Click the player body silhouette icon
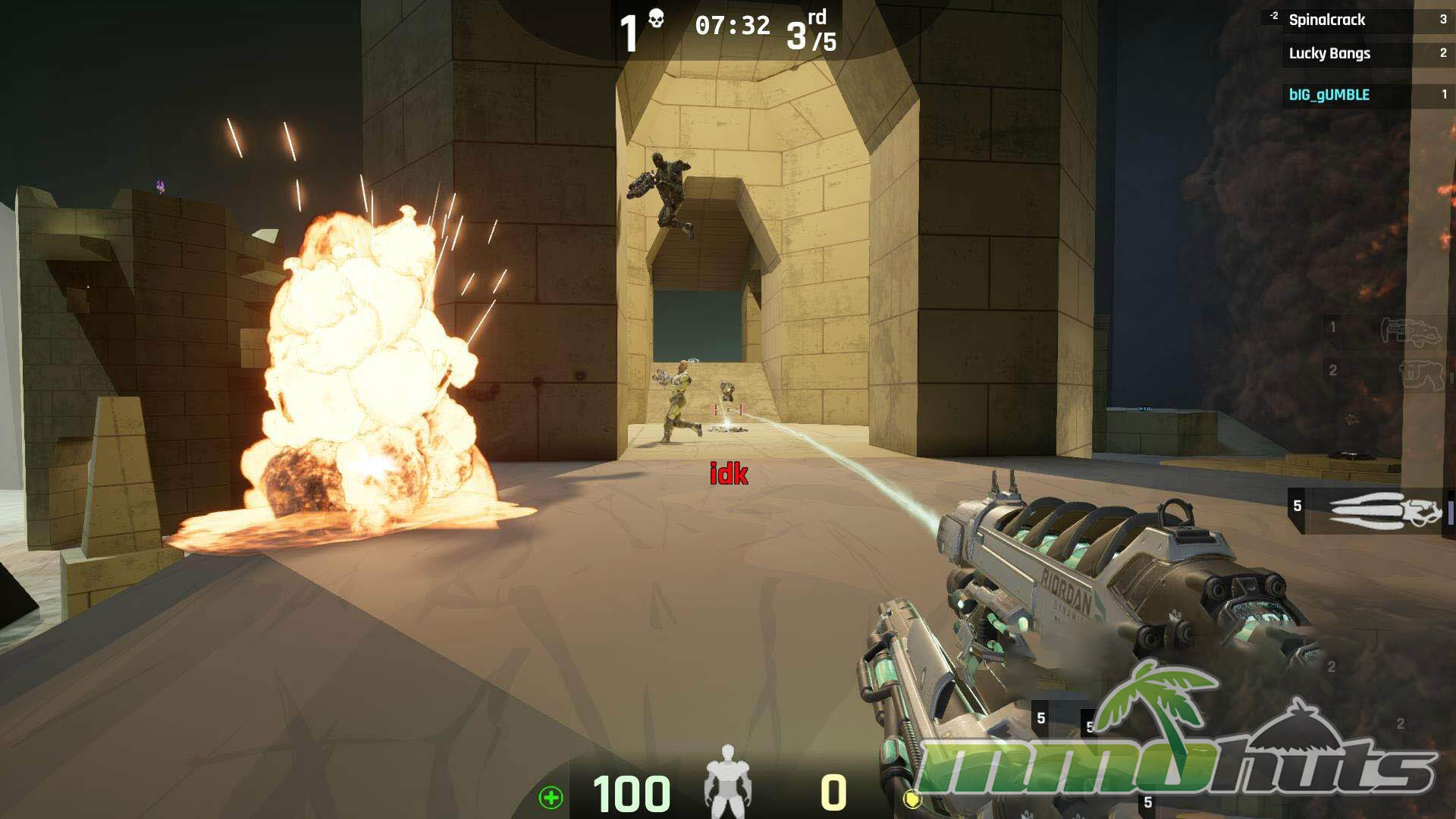The width and height of the screenshot is (1456, 819). 727,781
